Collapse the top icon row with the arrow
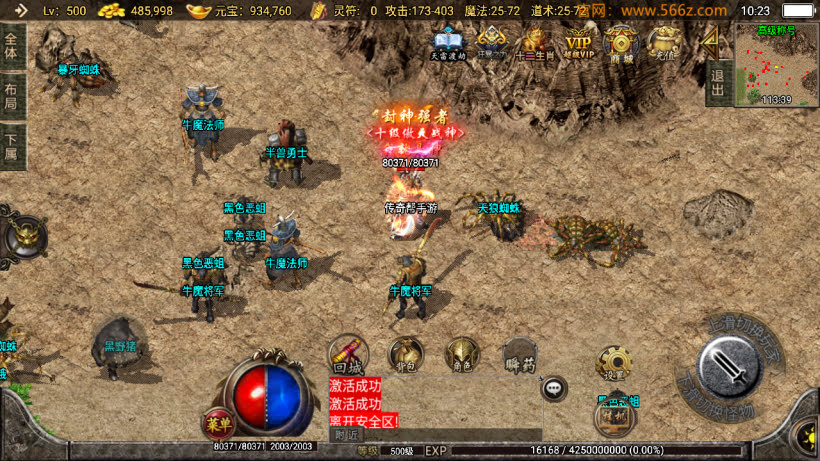 (x=710, y=40)
